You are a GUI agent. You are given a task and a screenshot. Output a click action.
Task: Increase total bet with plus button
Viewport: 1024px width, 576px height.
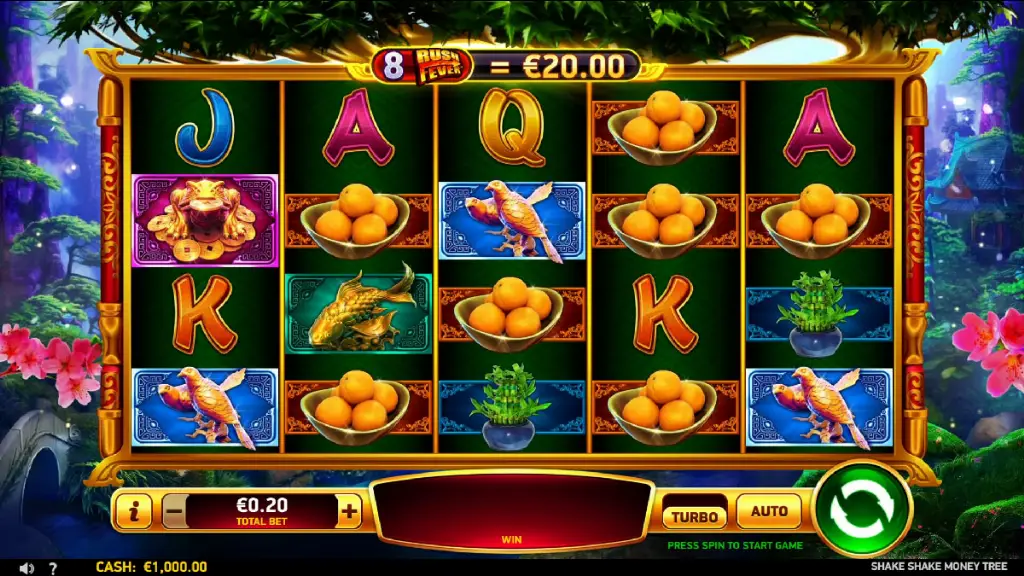(349, 512)
